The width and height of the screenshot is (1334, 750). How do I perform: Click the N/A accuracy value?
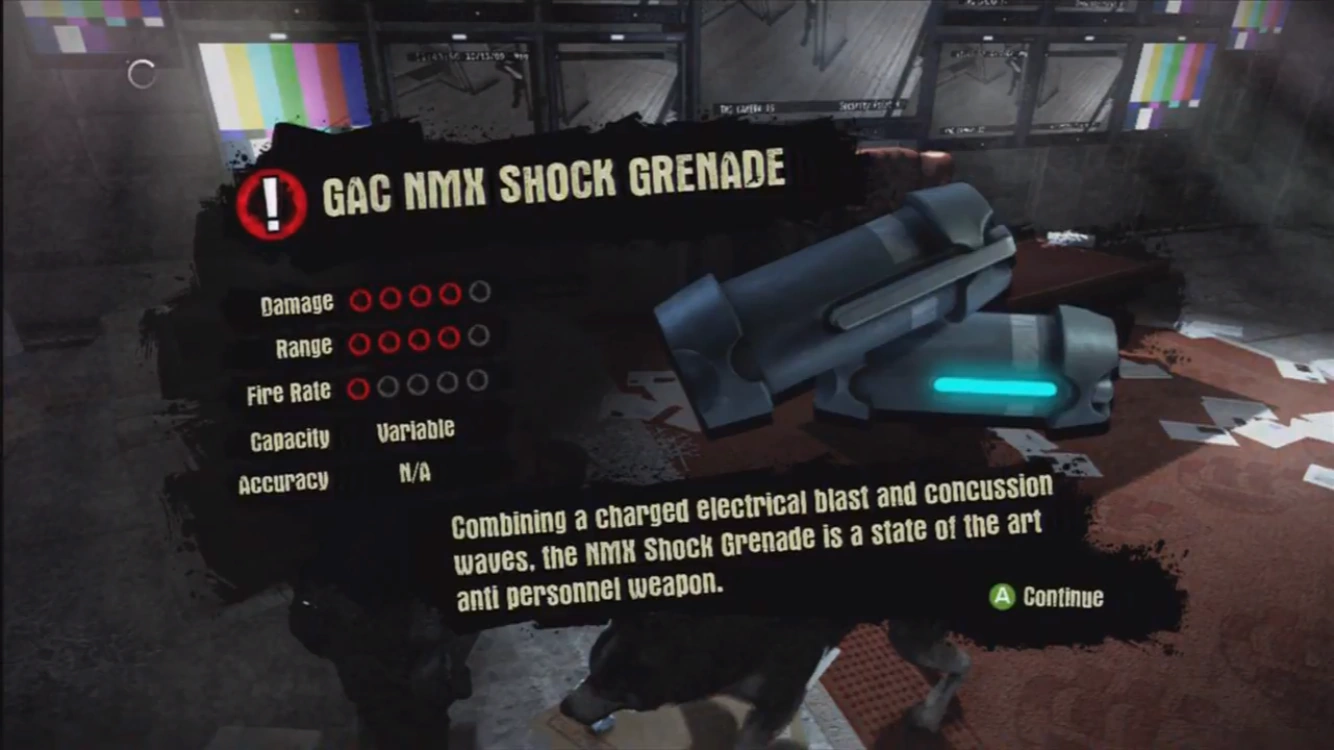click(414, 472)
